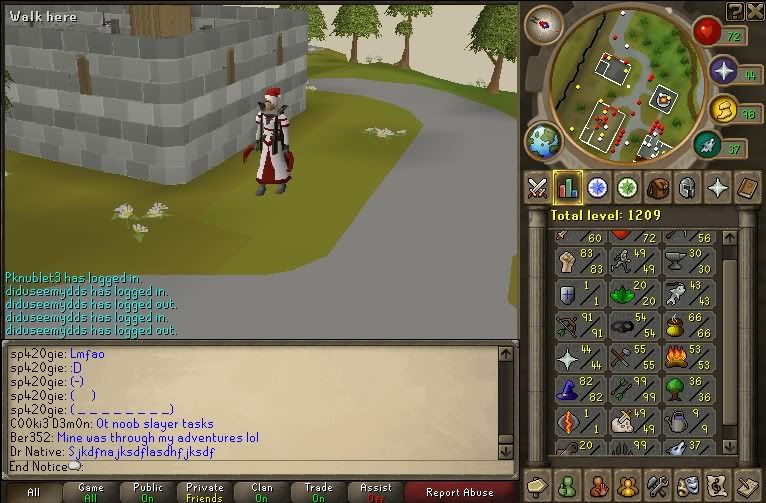Toggle run using the boot energy orb
This screenshot has height=503, width=766.
click(x=708, y=146)
